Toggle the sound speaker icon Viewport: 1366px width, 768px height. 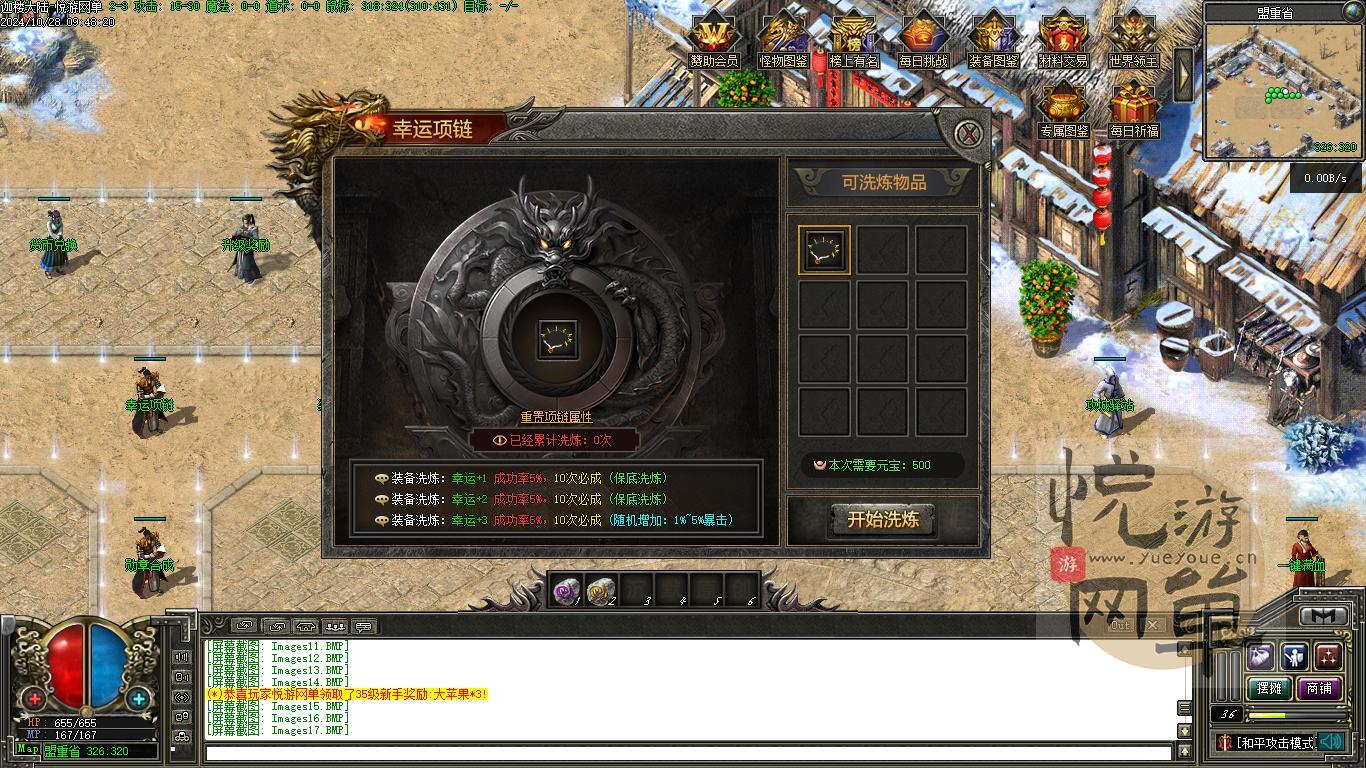[x=1330, y=742]
